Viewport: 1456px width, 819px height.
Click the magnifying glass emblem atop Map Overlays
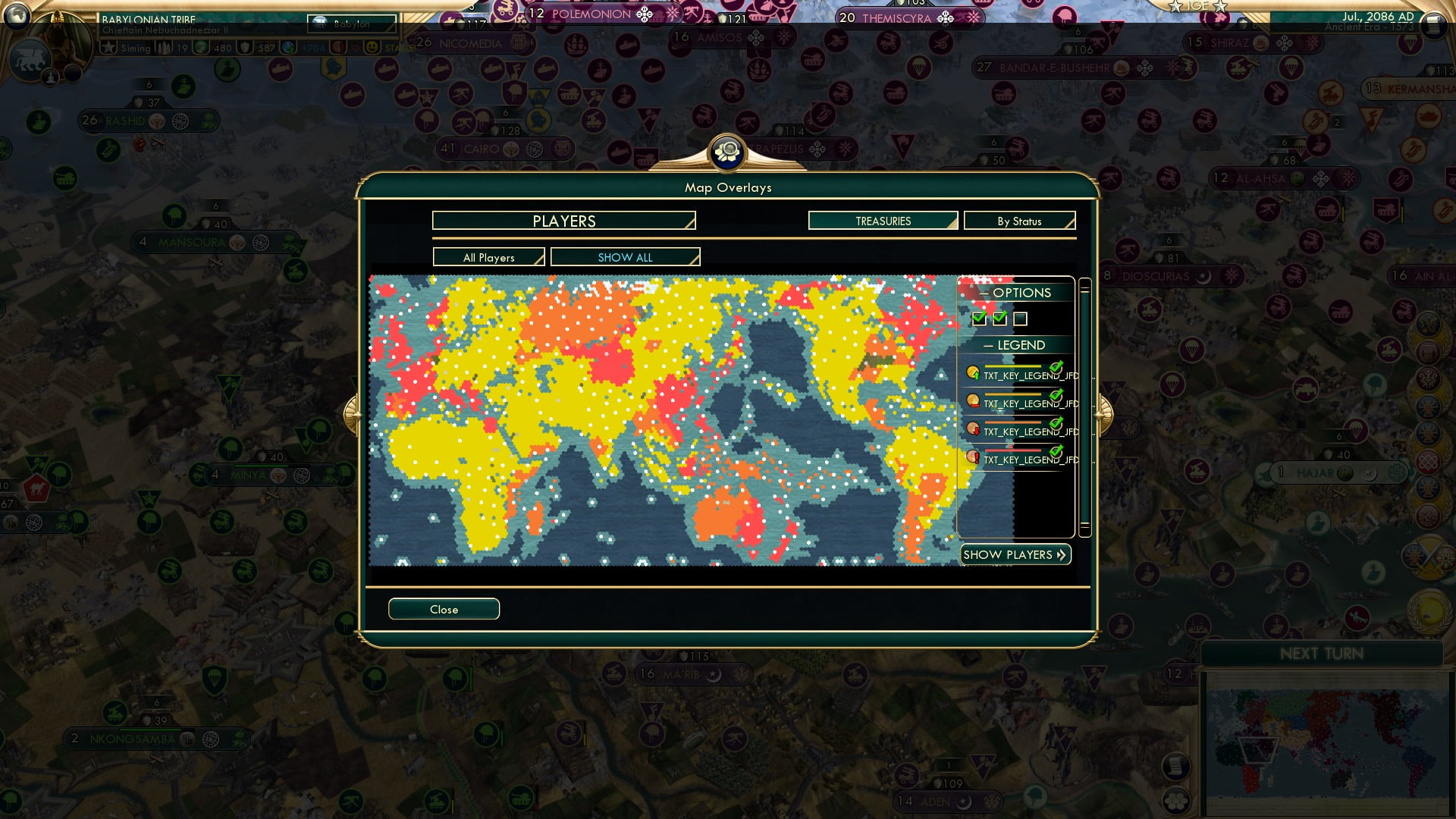point(726,152)
